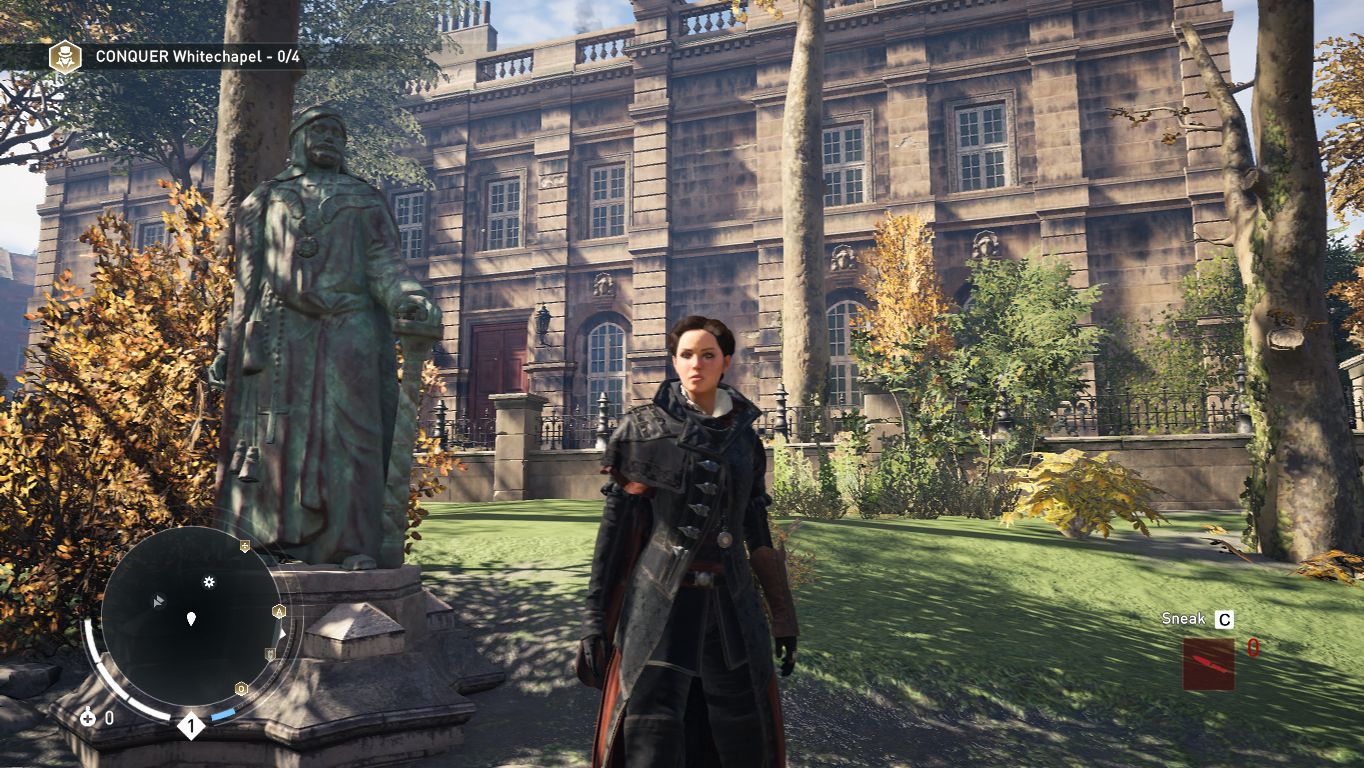Screen dimensions: 1364x768
Task: Select the hexagonal O marker on the minimap rim
Action: [241, 689]
